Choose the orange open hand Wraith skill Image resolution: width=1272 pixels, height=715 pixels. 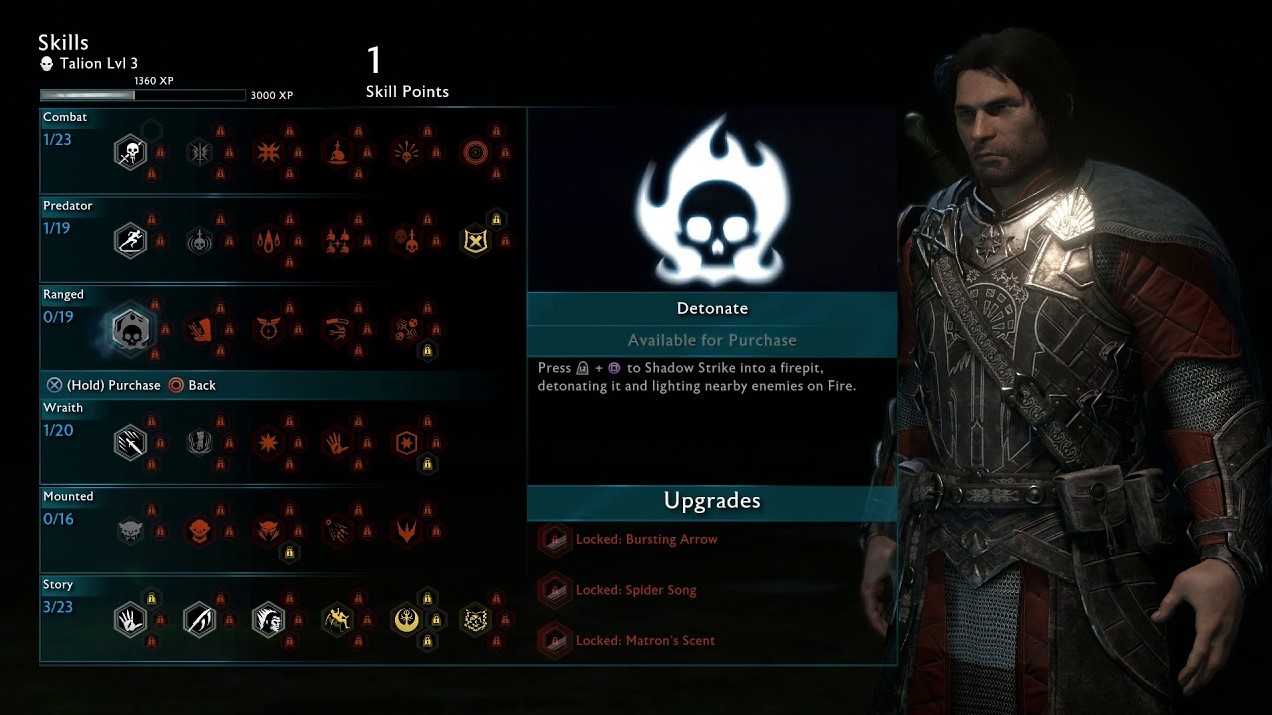[337, 443]
